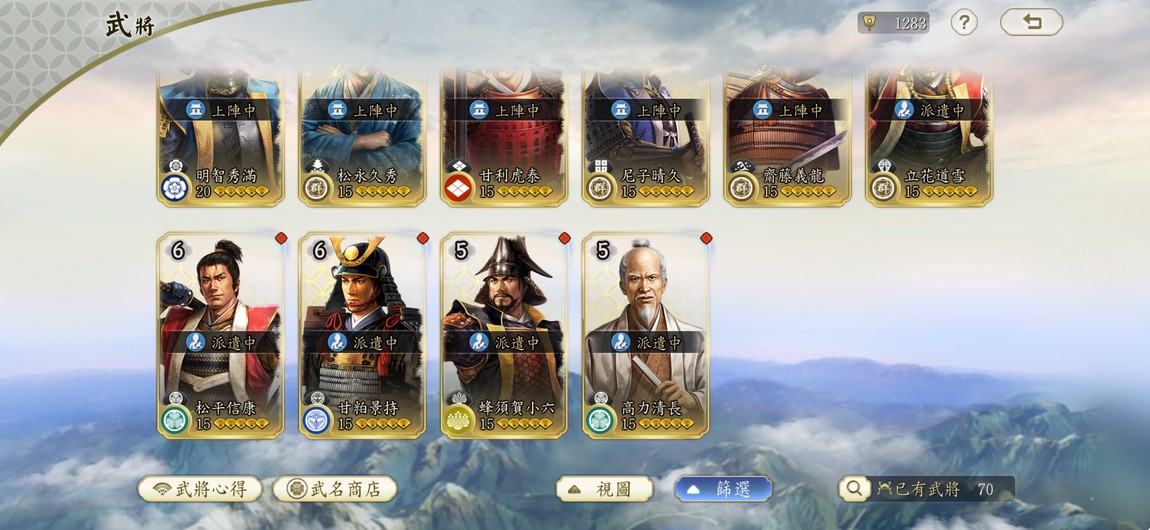Open the 武將心得 button
This screenshot has height=530, width=1150.
point(200,489)
